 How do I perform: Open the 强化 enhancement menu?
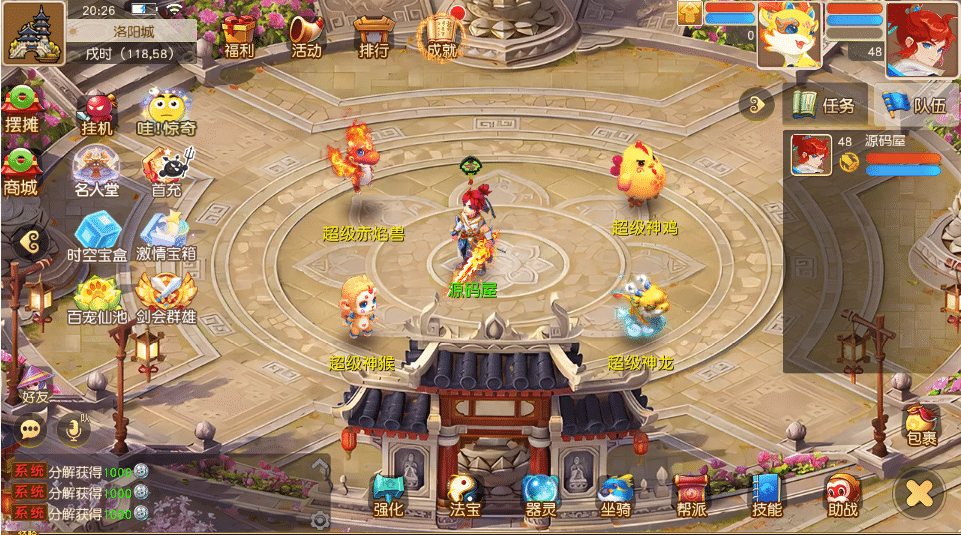[388, 495]
